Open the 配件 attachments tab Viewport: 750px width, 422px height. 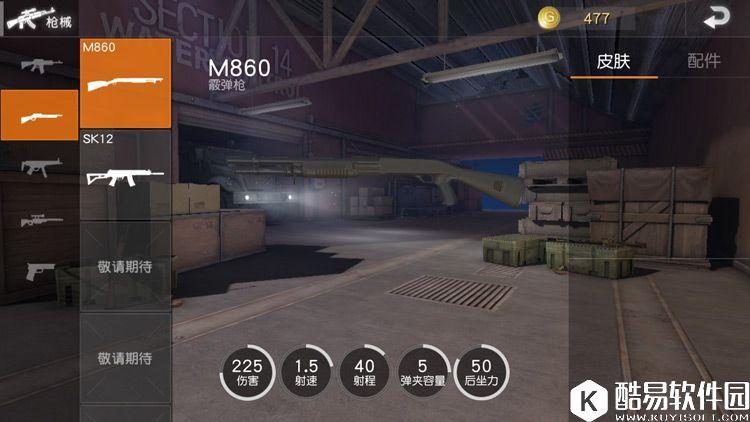(703, 61)
